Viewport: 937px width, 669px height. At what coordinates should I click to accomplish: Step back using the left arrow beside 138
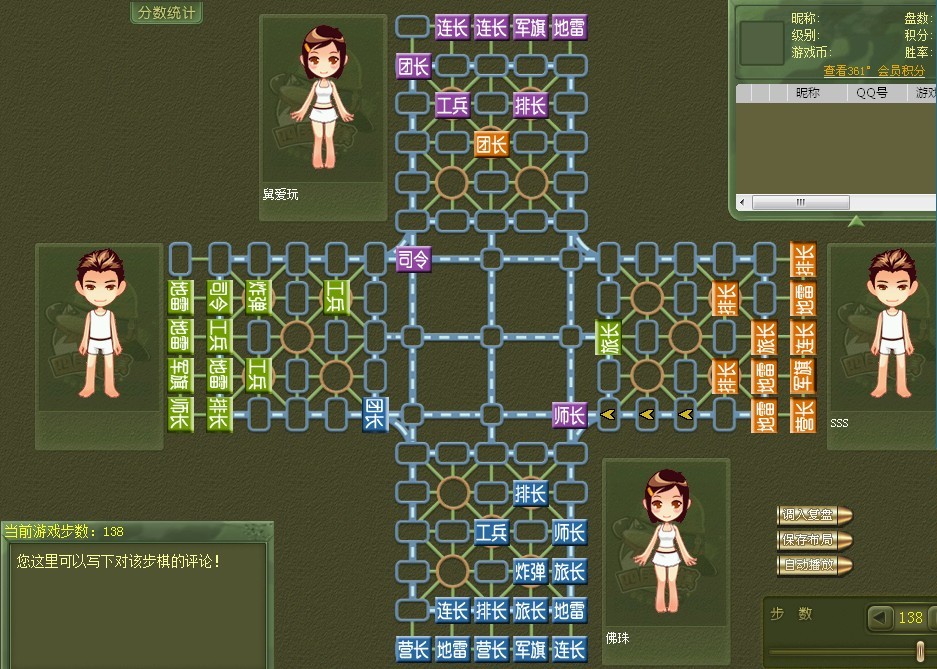point(880,617)
